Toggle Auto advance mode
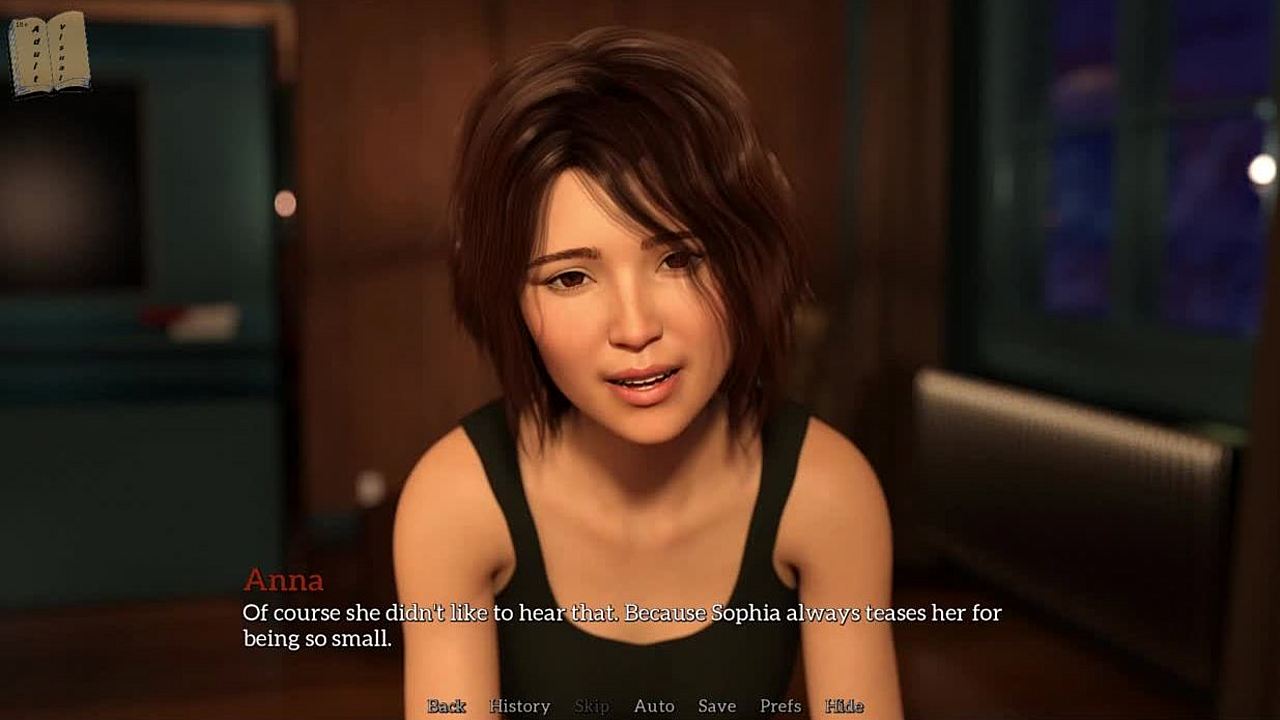This screenshot has height=720, width=1280. coord(654,706)
